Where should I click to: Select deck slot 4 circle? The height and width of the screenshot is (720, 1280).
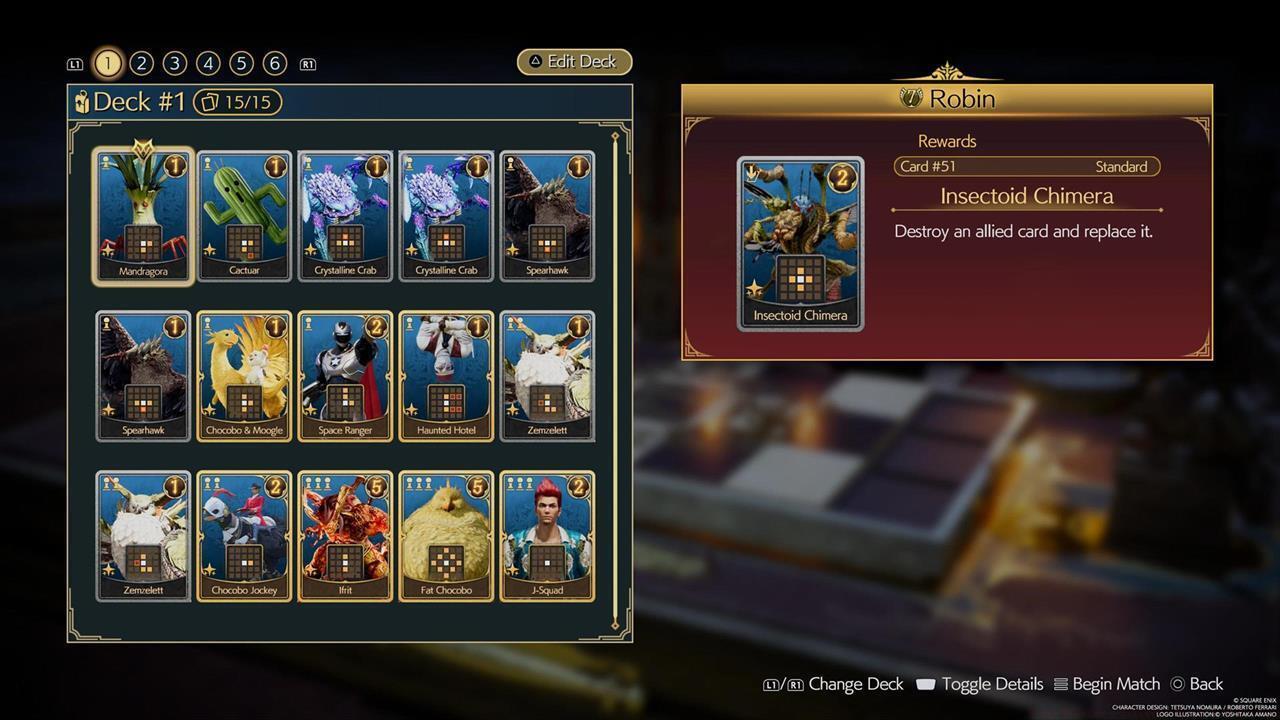[207, 62]
